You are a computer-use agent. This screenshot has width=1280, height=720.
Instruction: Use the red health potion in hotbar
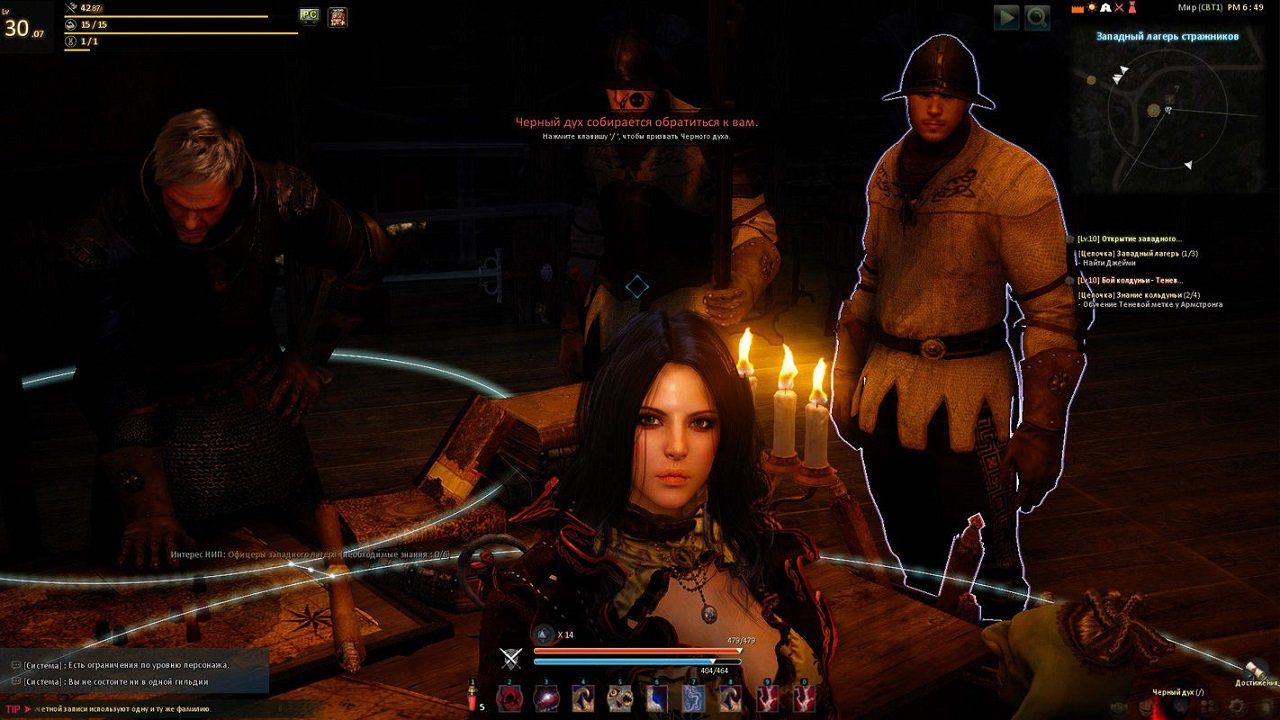(x=473, y=698)
